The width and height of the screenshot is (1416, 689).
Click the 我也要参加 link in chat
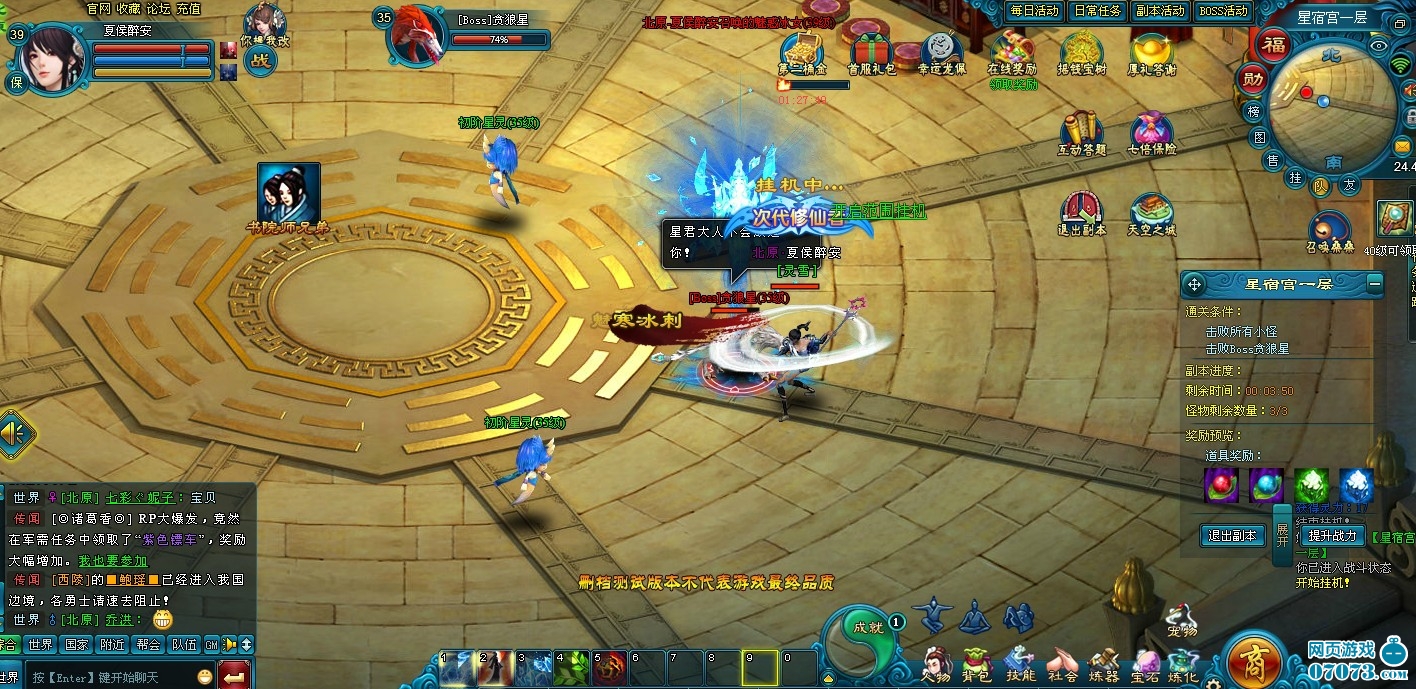coord(113,561)
